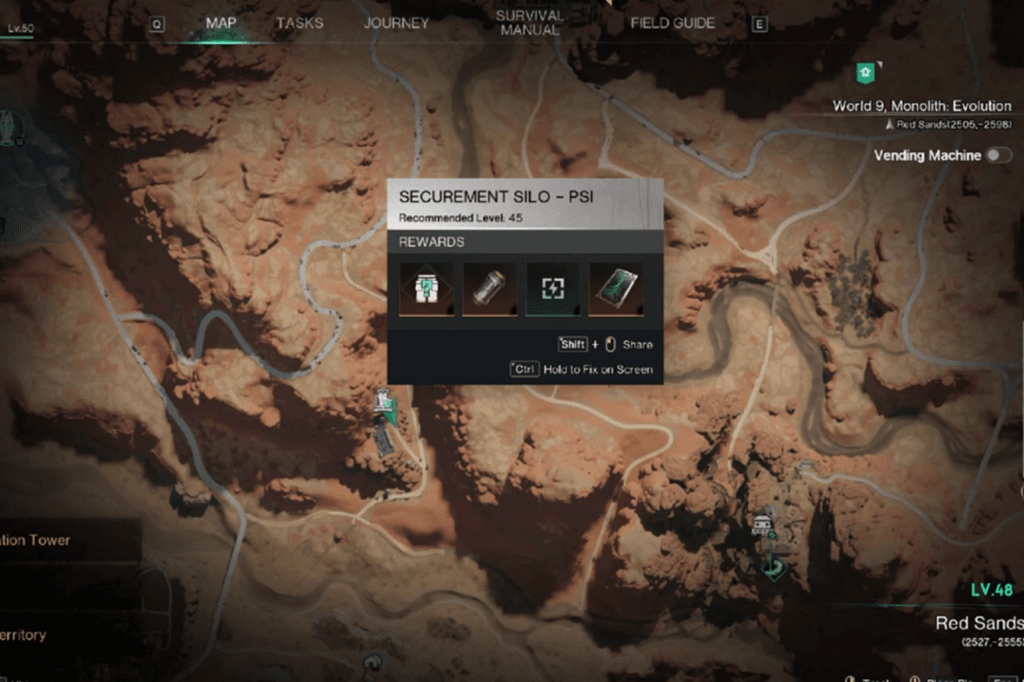
Task: Select the Survival Manual tab
Action: 529,23
